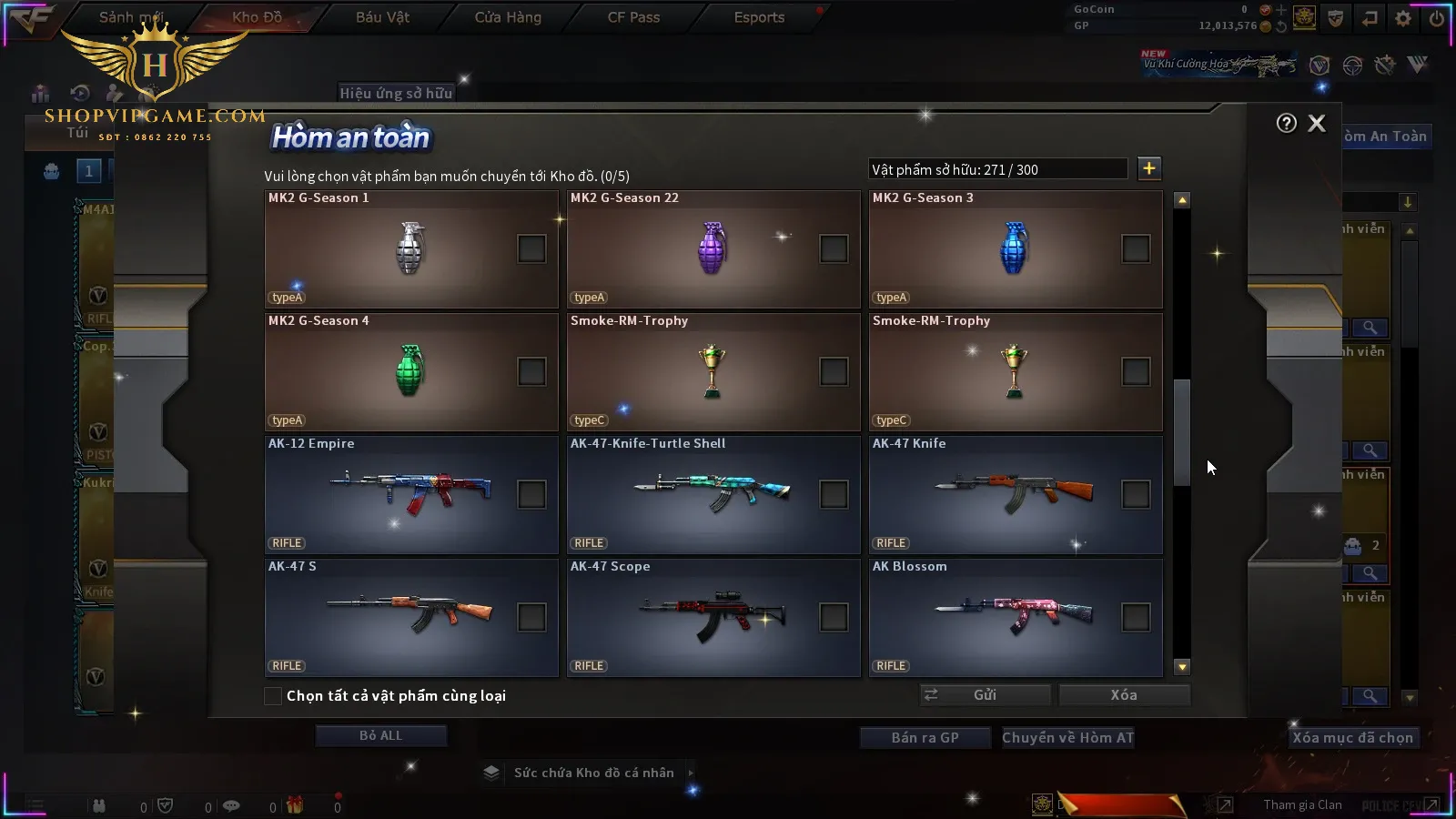Open the help question mark icon
Viewport: 1456px width, 819px height.
click(1286, 124)
